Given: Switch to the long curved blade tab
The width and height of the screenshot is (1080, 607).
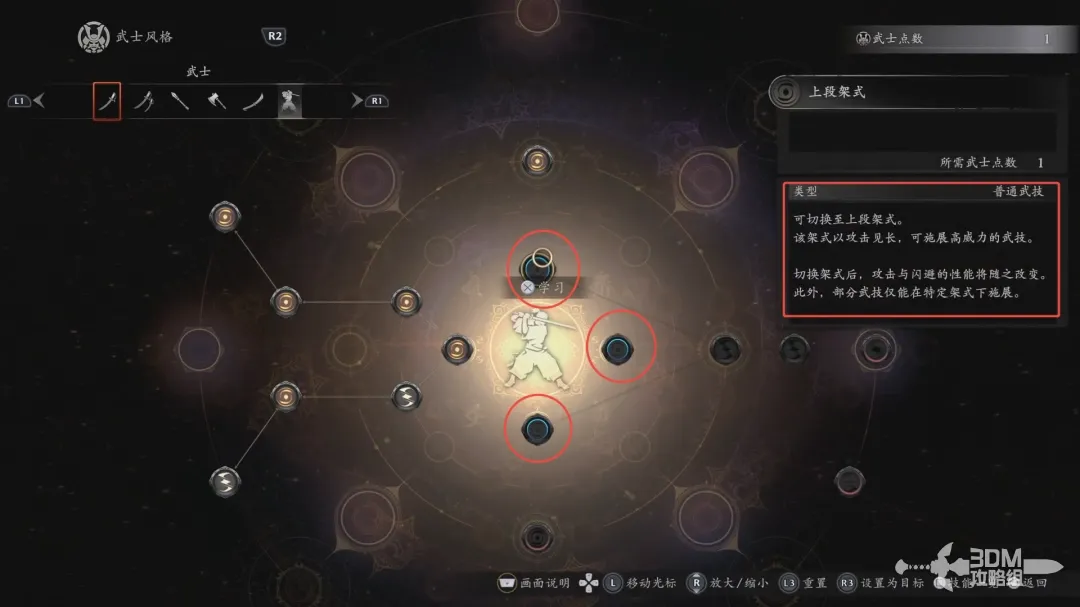Looking at the screenshot, I should [254, 101].
